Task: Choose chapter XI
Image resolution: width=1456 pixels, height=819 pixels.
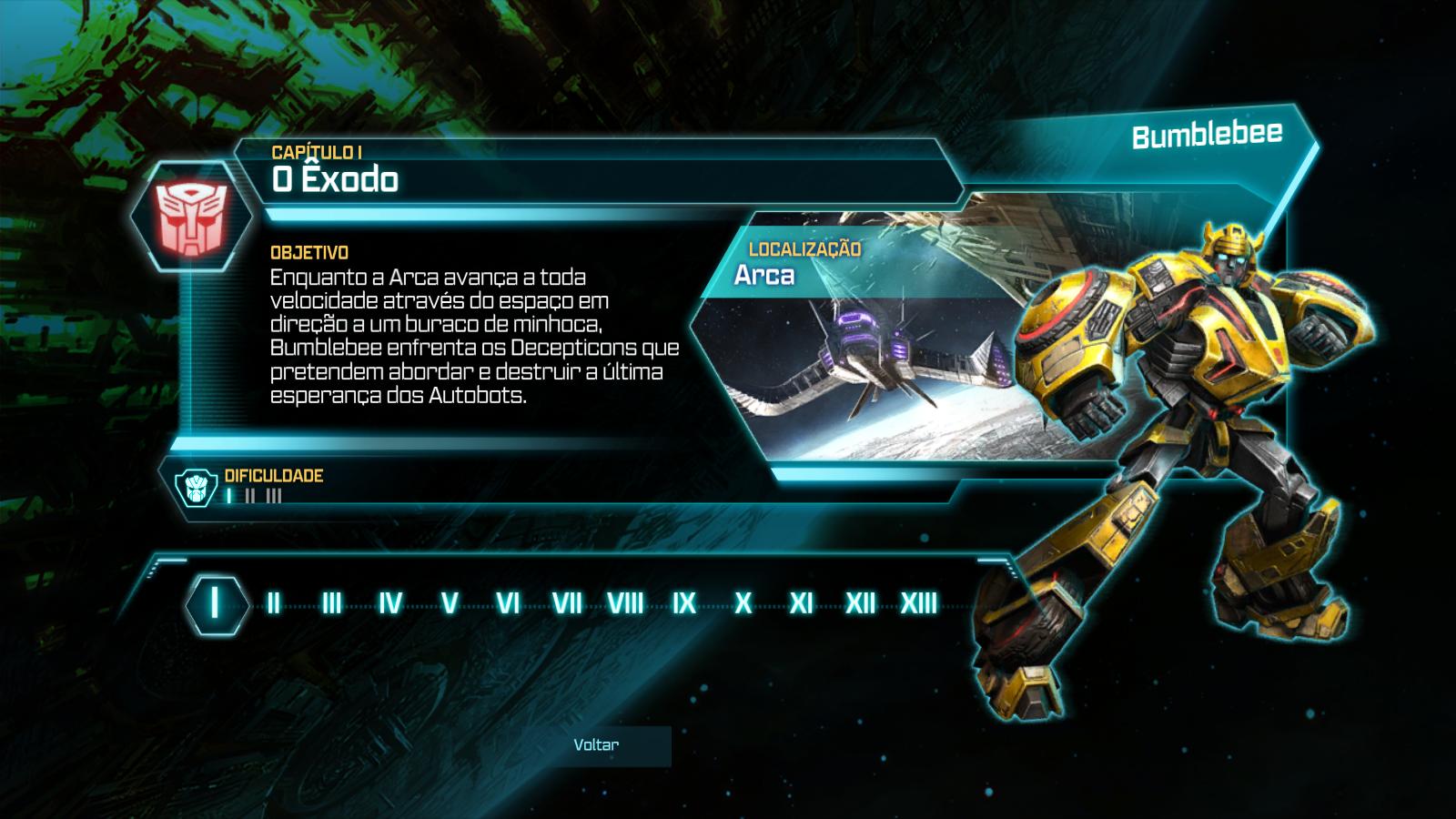Action: coord(801,602)
